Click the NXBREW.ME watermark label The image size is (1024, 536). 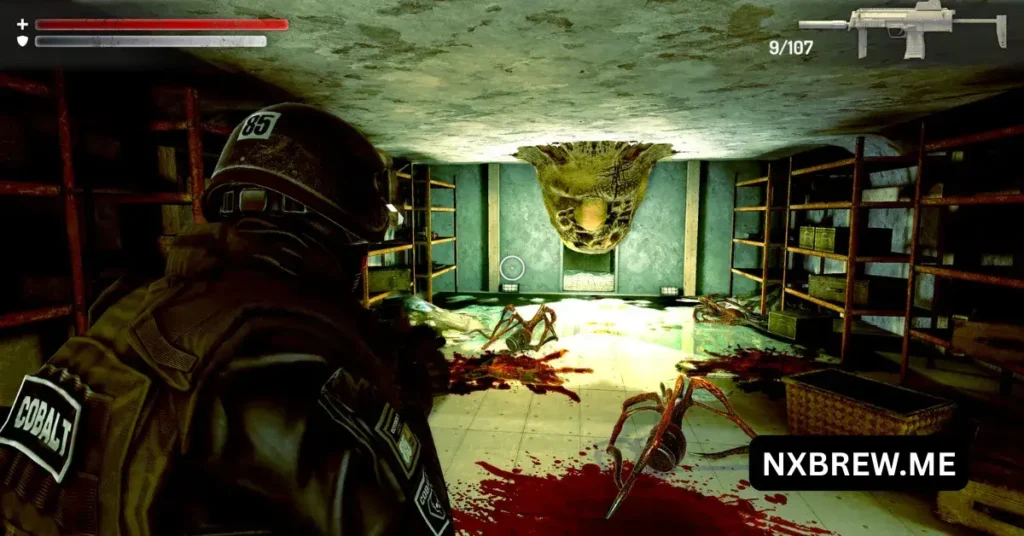(x=858, y=463)
